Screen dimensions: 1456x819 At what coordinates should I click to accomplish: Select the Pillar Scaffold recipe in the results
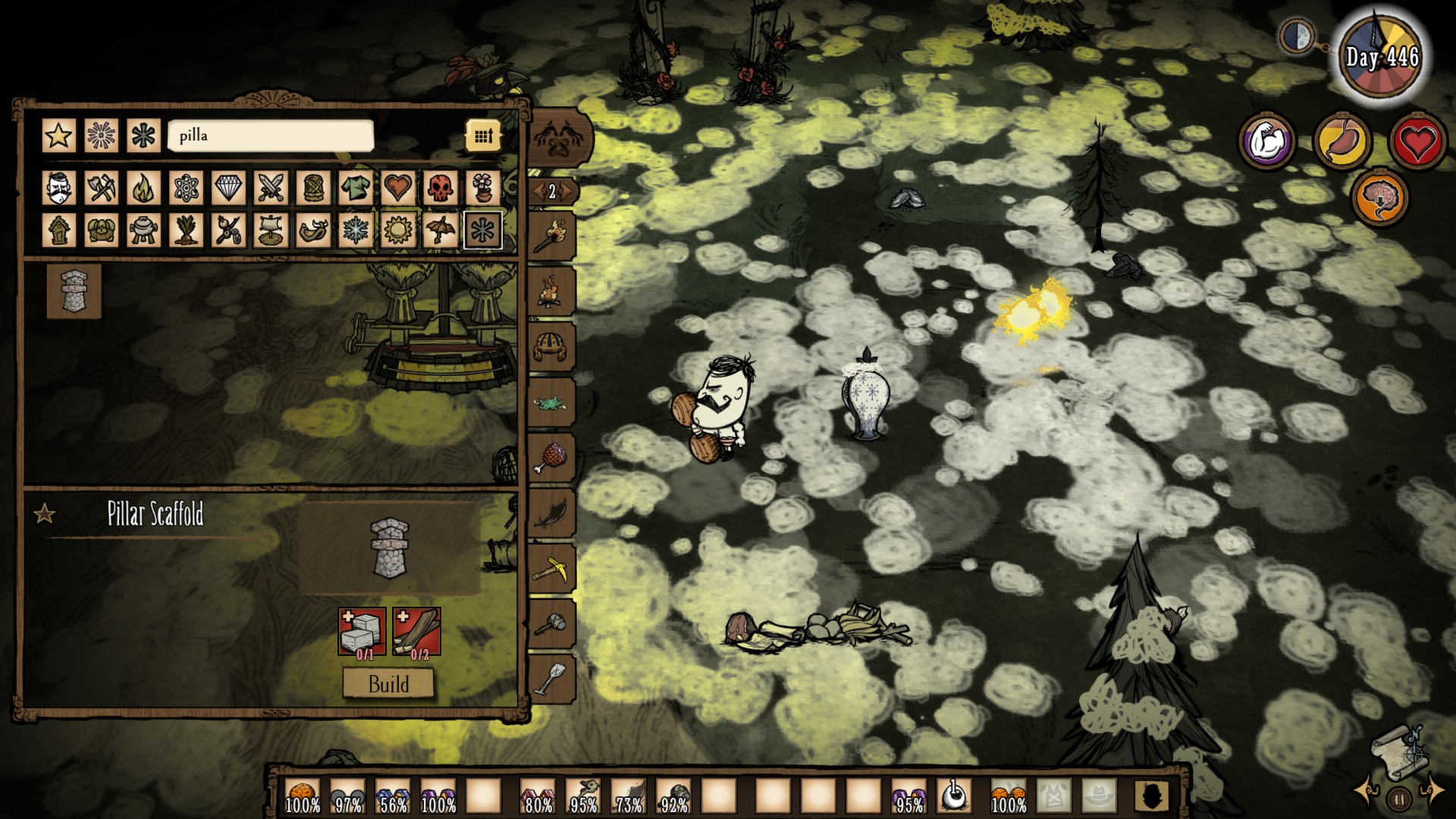click(x=74, y=291)
